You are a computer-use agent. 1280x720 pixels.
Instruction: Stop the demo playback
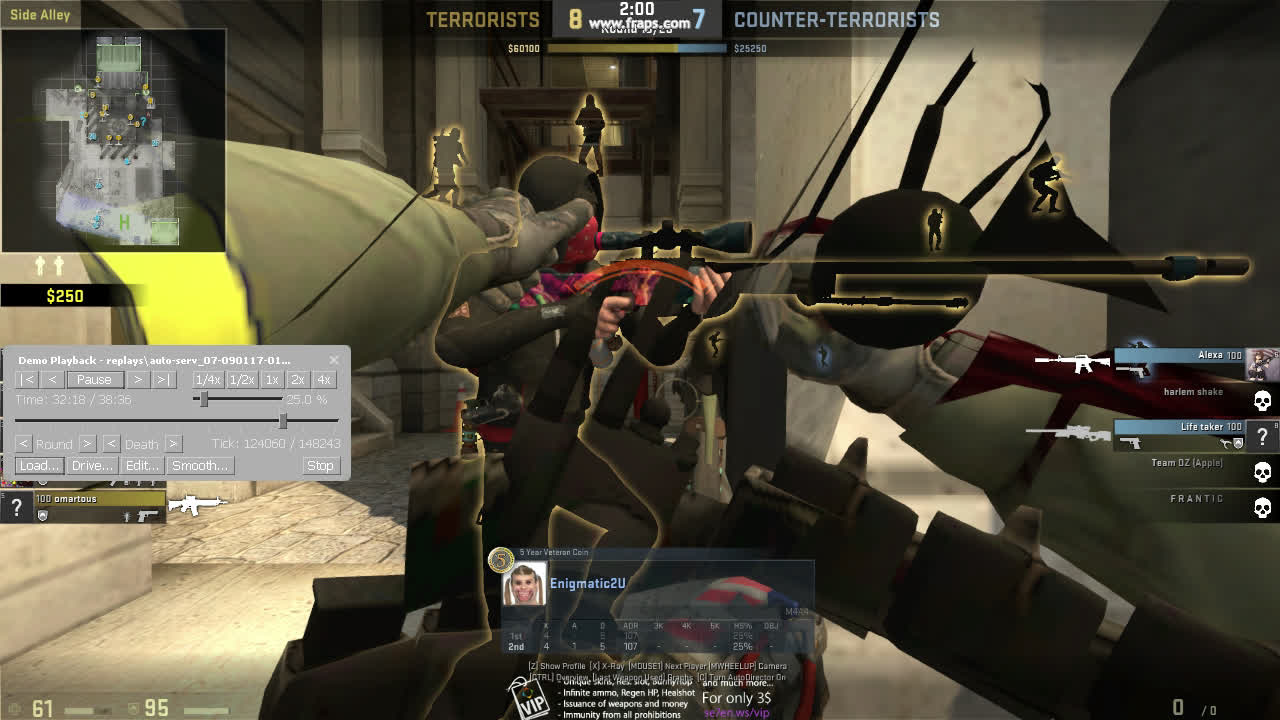(320, 466)
